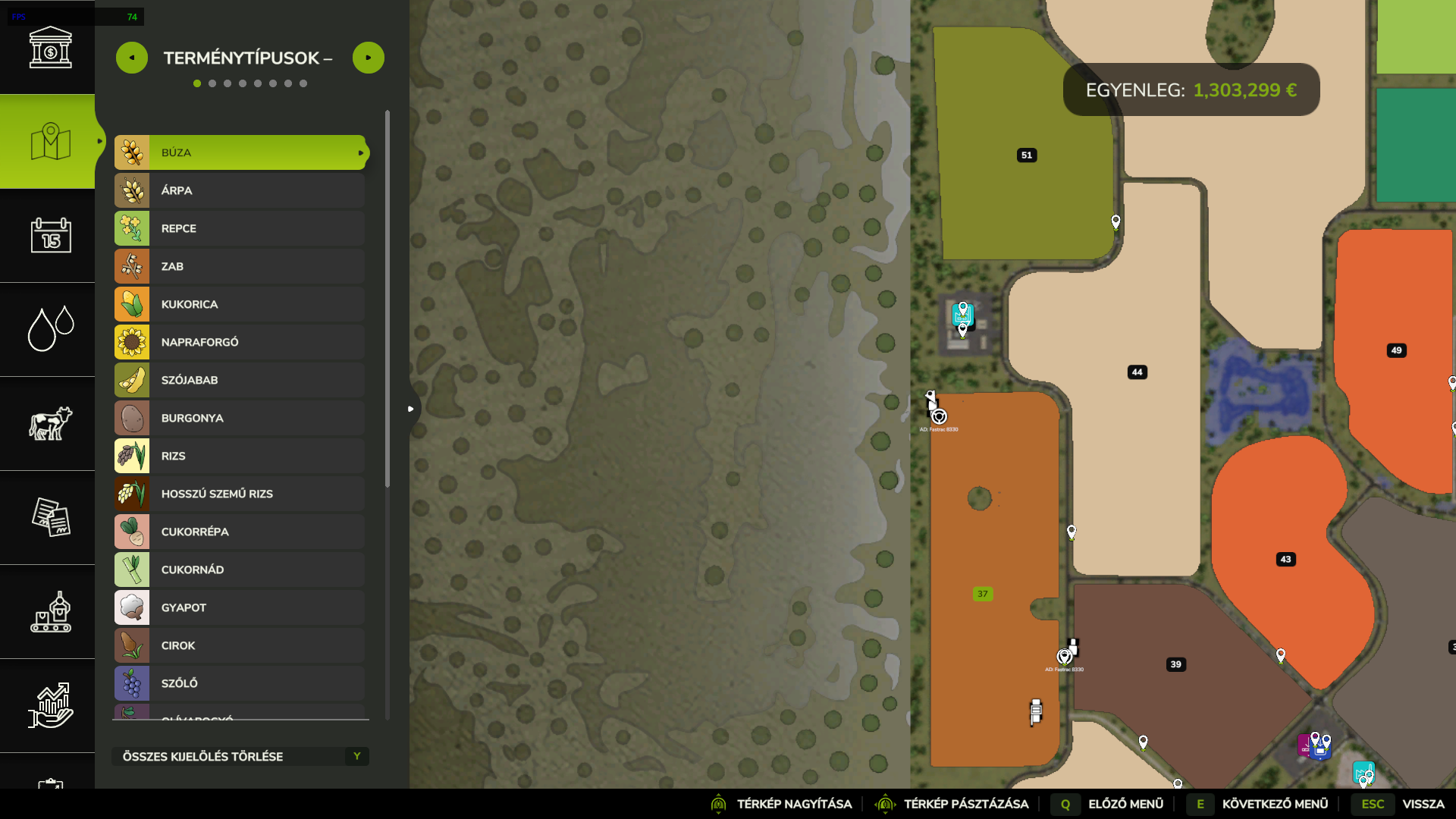Viewport: 1456px width, 819px height.
Task: Open the bank finances tab
Action: (x=50, y=47)
